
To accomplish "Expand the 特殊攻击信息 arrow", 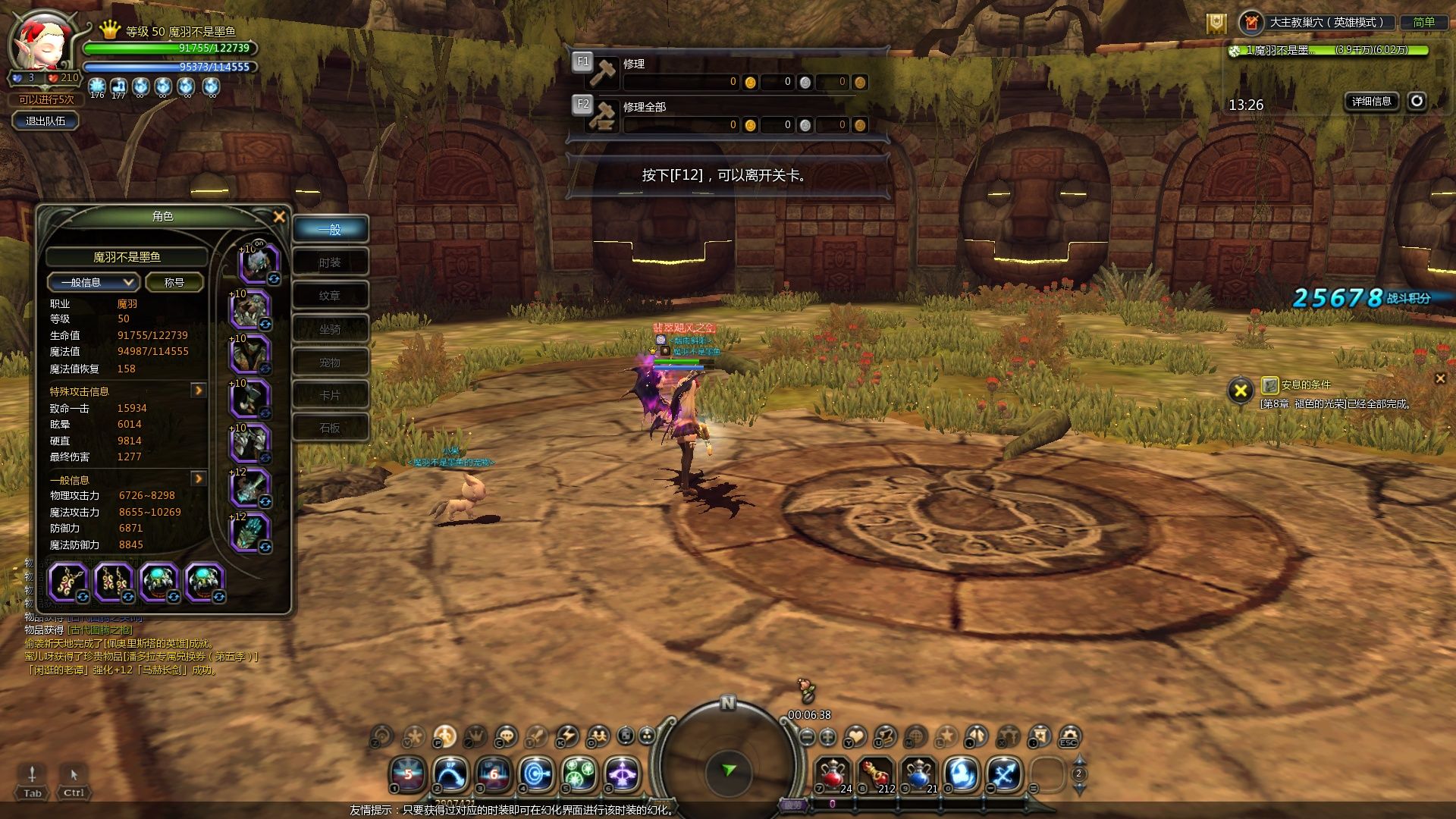I will click(x=199, y=391).
